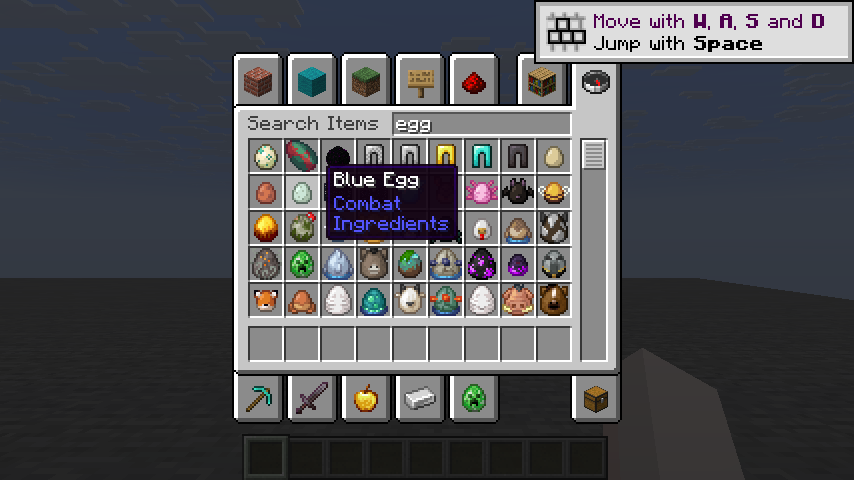Select the iron ingot Ingredients tab
The image size is (854, 480).
[420, 400]
